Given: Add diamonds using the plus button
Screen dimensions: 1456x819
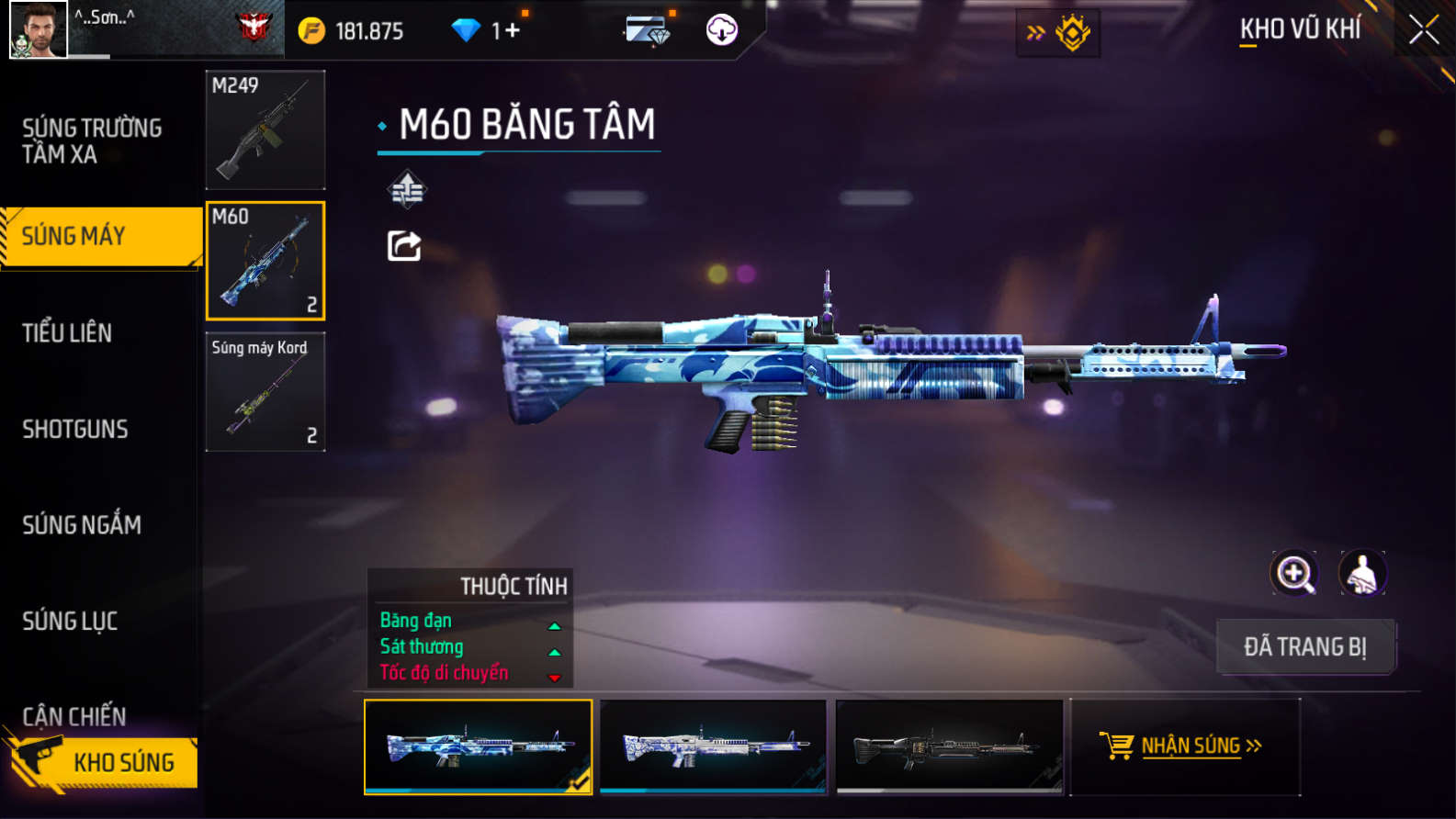Looking at the screenshot, I should point(512,30).
